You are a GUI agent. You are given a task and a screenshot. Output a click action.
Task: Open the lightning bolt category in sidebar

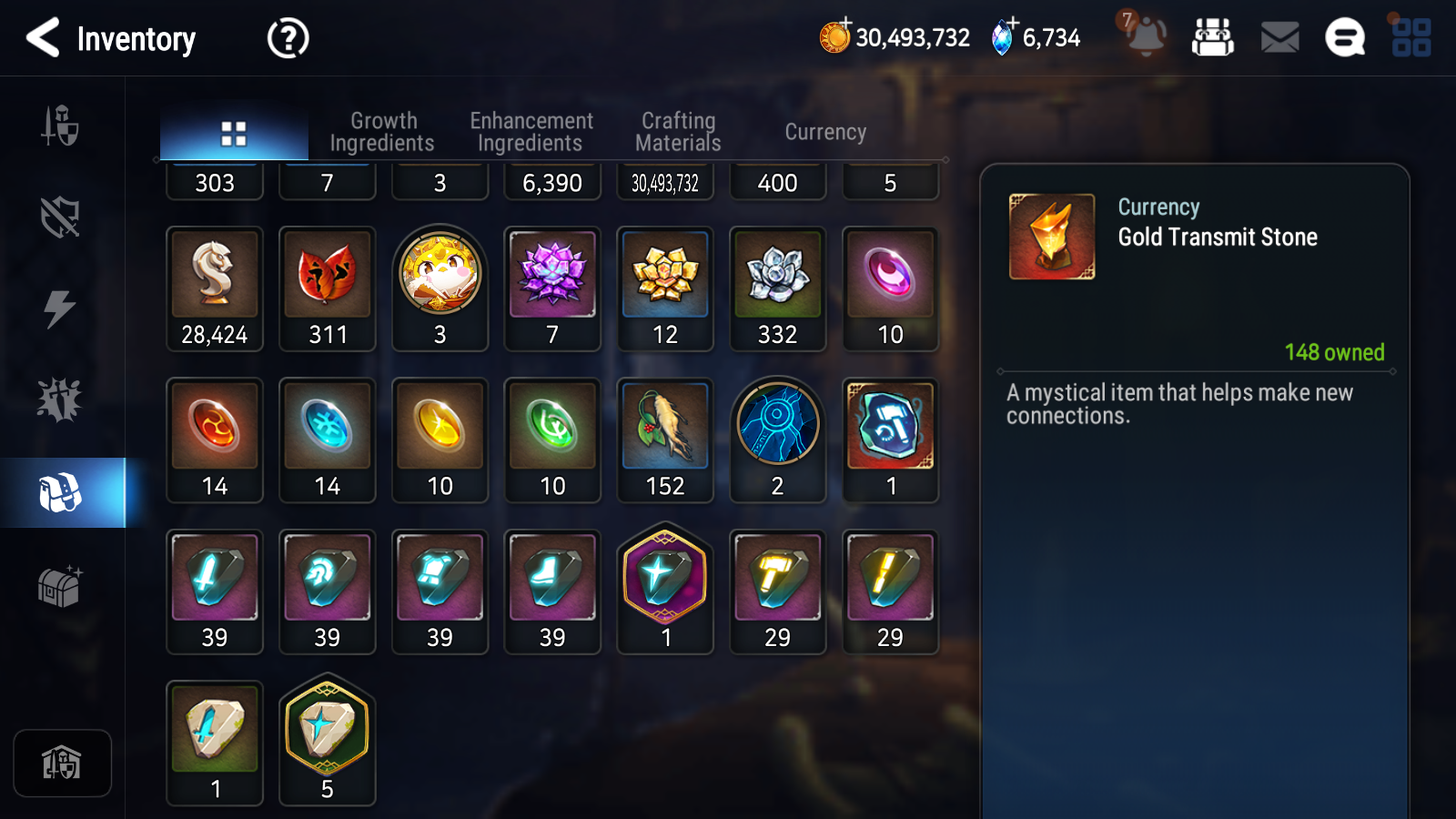tap(60, 308)
